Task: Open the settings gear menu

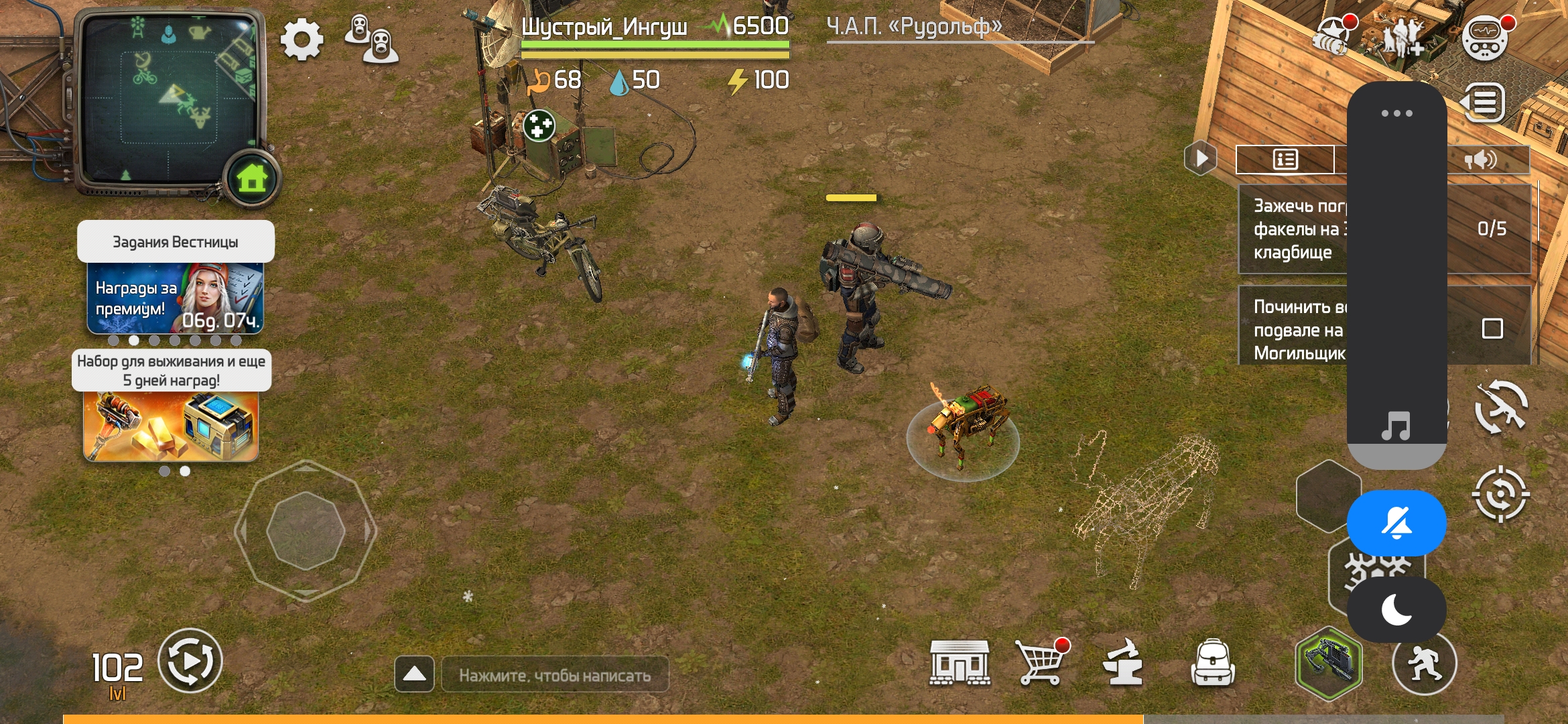Action: [x=302, y=40]
